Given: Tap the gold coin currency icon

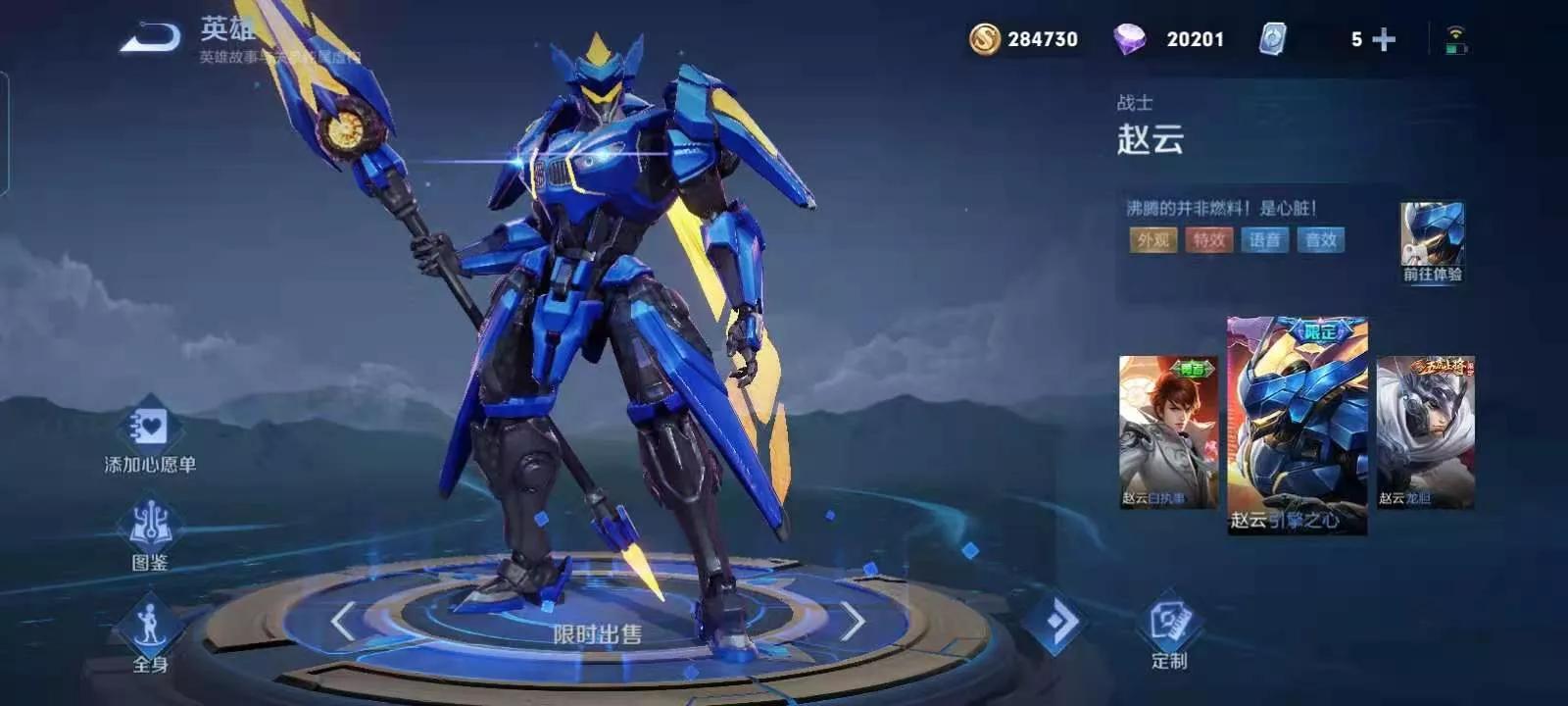Looking at the screenshot, I should pos(984,39).
